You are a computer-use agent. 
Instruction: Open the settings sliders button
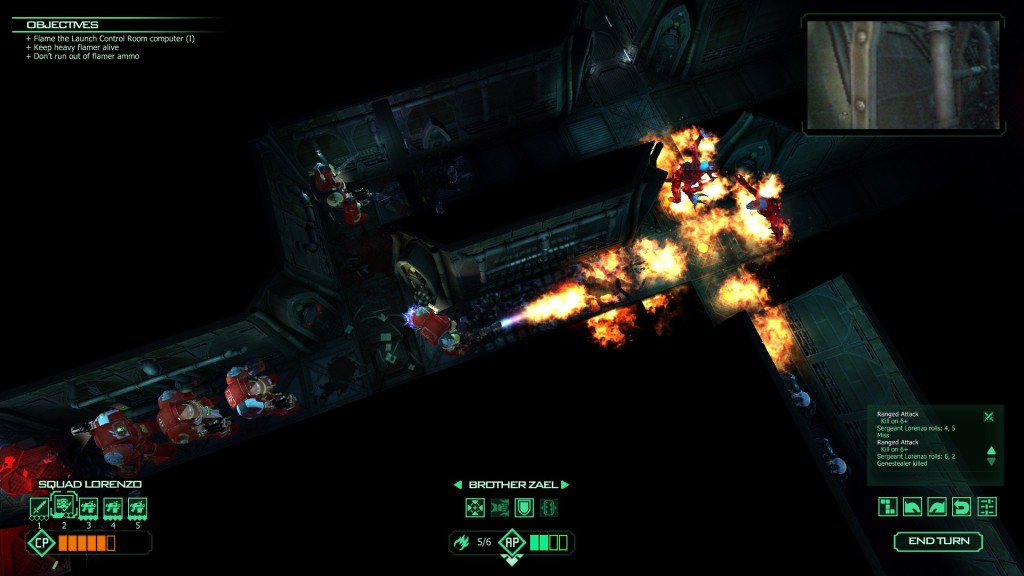(987, 506)
